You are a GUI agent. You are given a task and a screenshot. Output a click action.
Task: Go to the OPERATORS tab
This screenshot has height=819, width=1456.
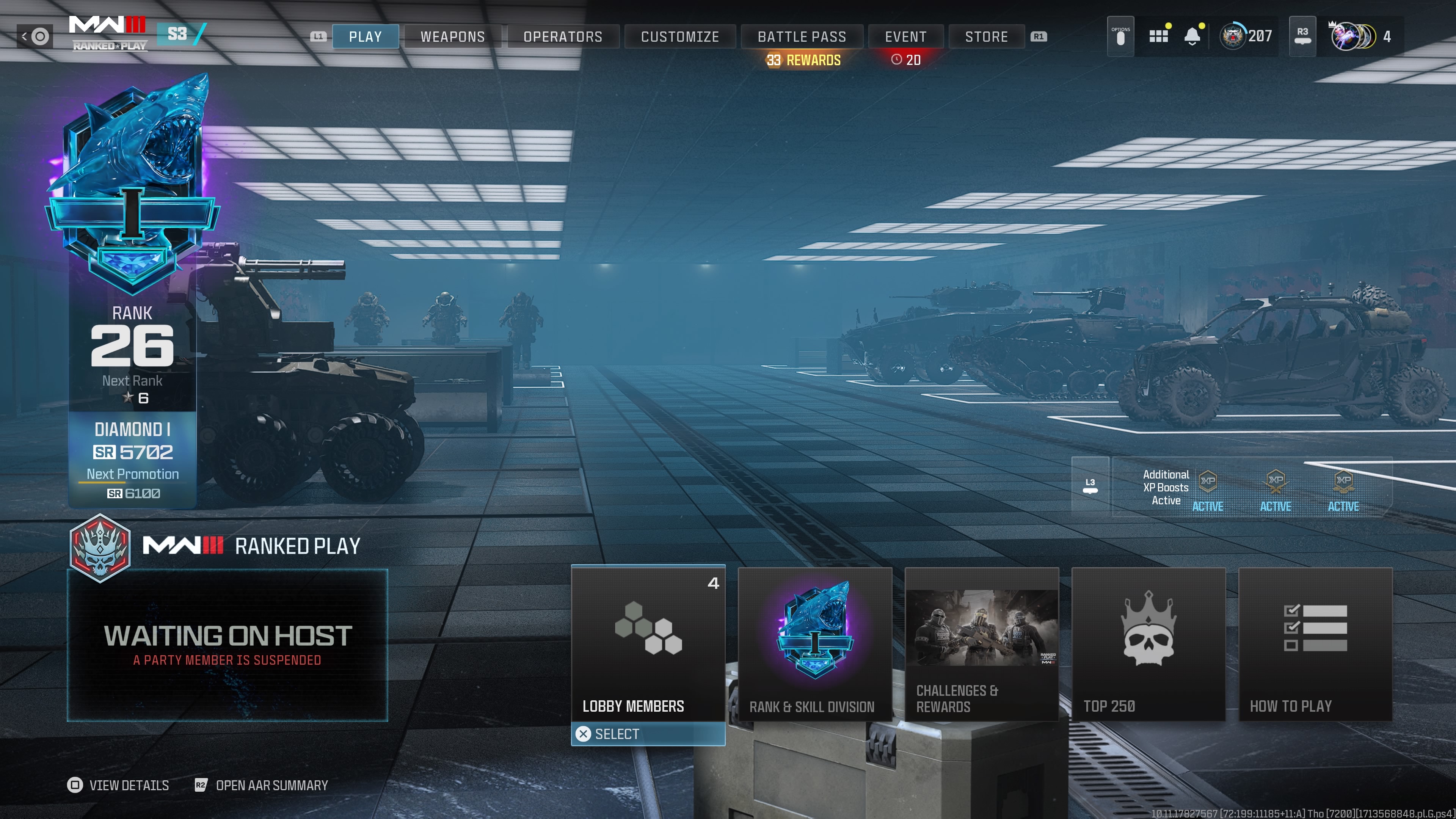[563, 37]
